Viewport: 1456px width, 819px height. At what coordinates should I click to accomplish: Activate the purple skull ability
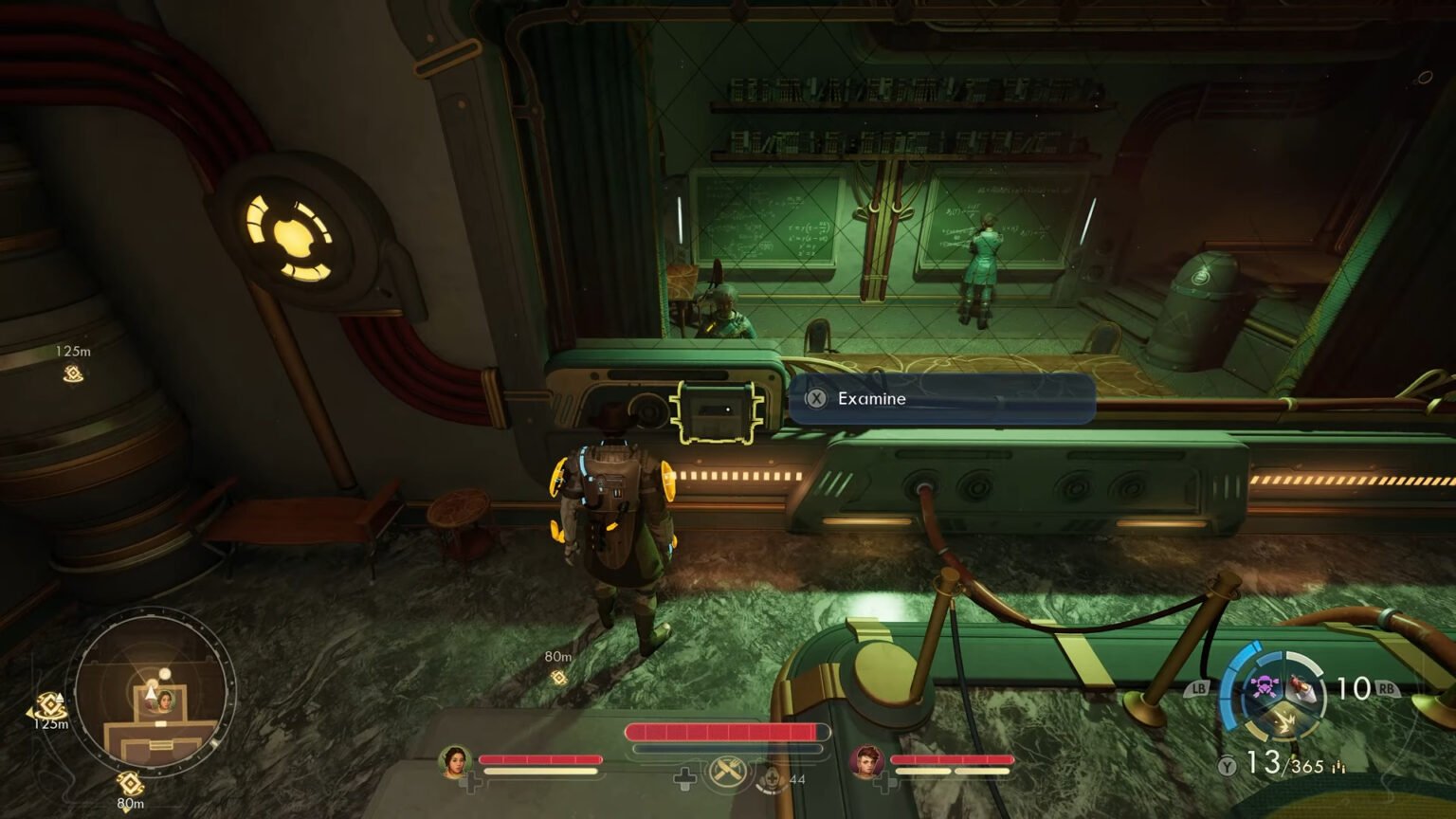1263,685
